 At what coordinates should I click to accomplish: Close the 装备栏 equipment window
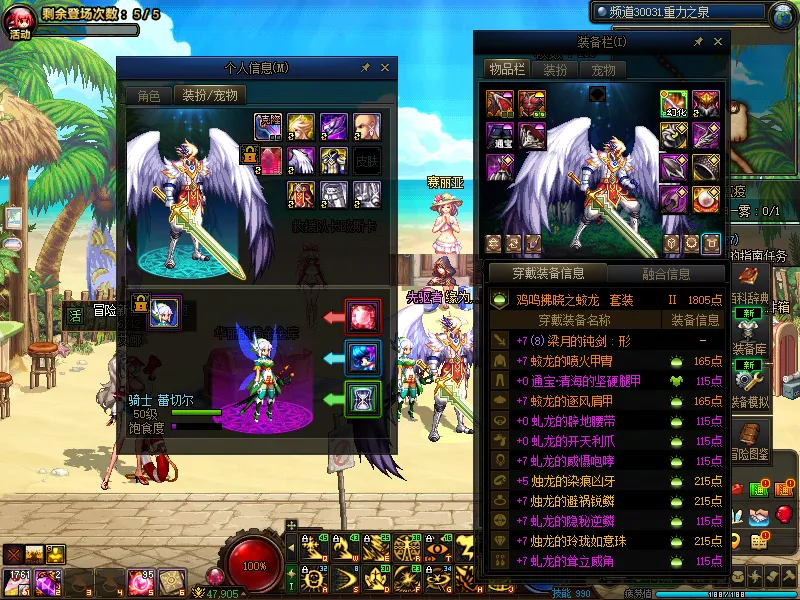718,42
